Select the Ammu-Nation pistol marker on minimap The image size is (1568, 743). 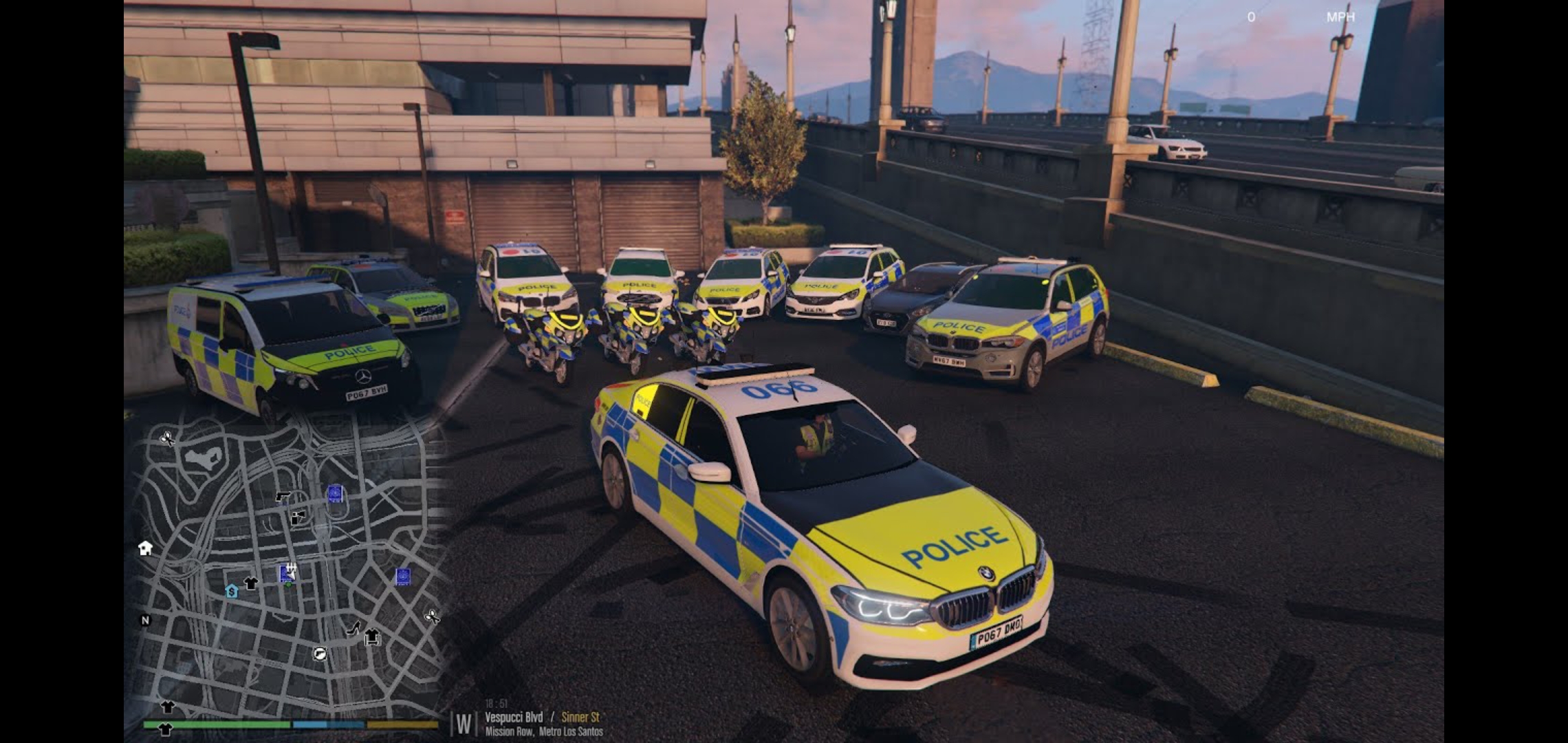(282, 496)
